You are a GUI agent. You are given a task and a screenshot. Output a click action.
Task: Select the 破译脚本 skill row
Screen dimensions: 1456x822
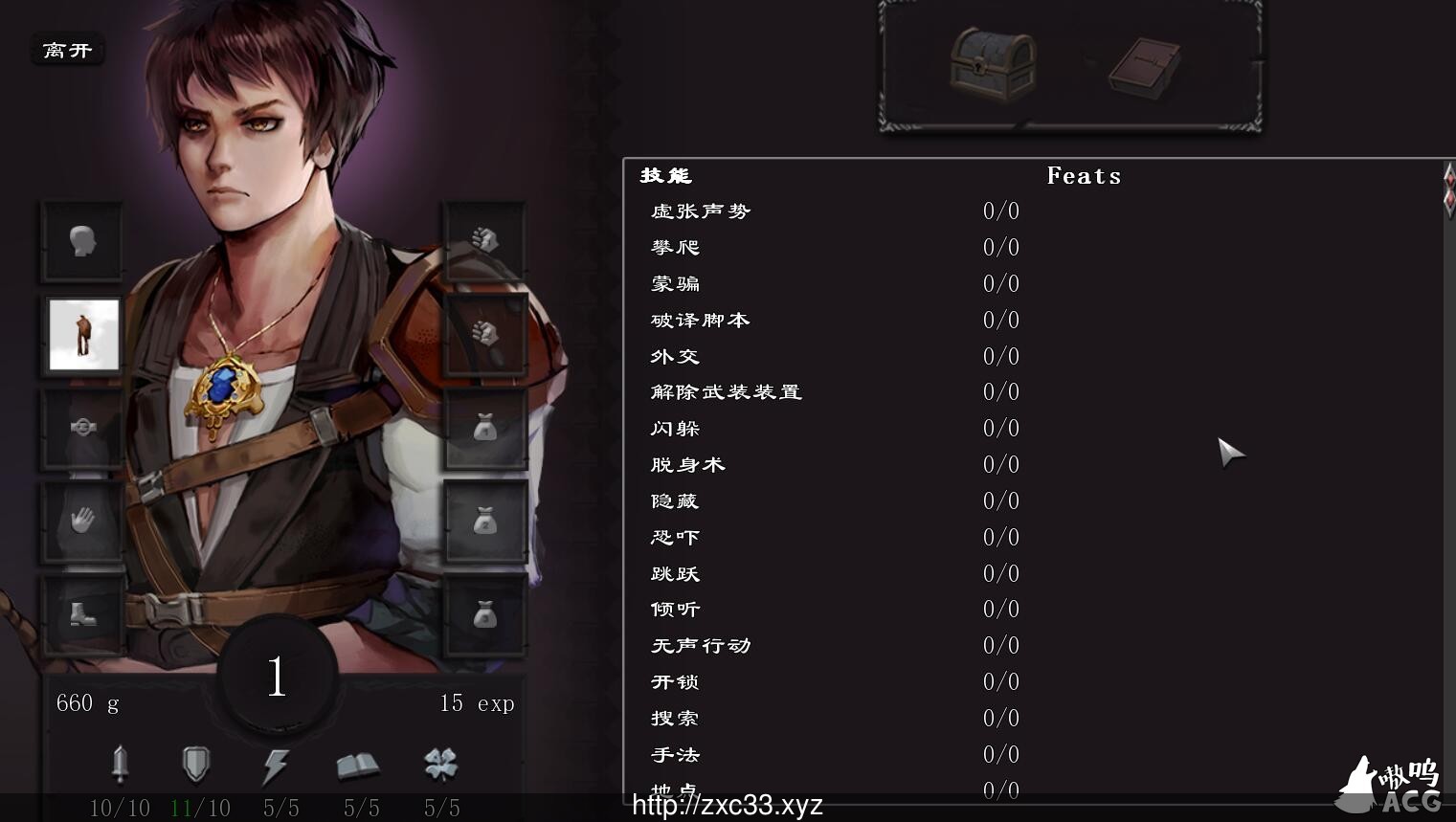701,321
